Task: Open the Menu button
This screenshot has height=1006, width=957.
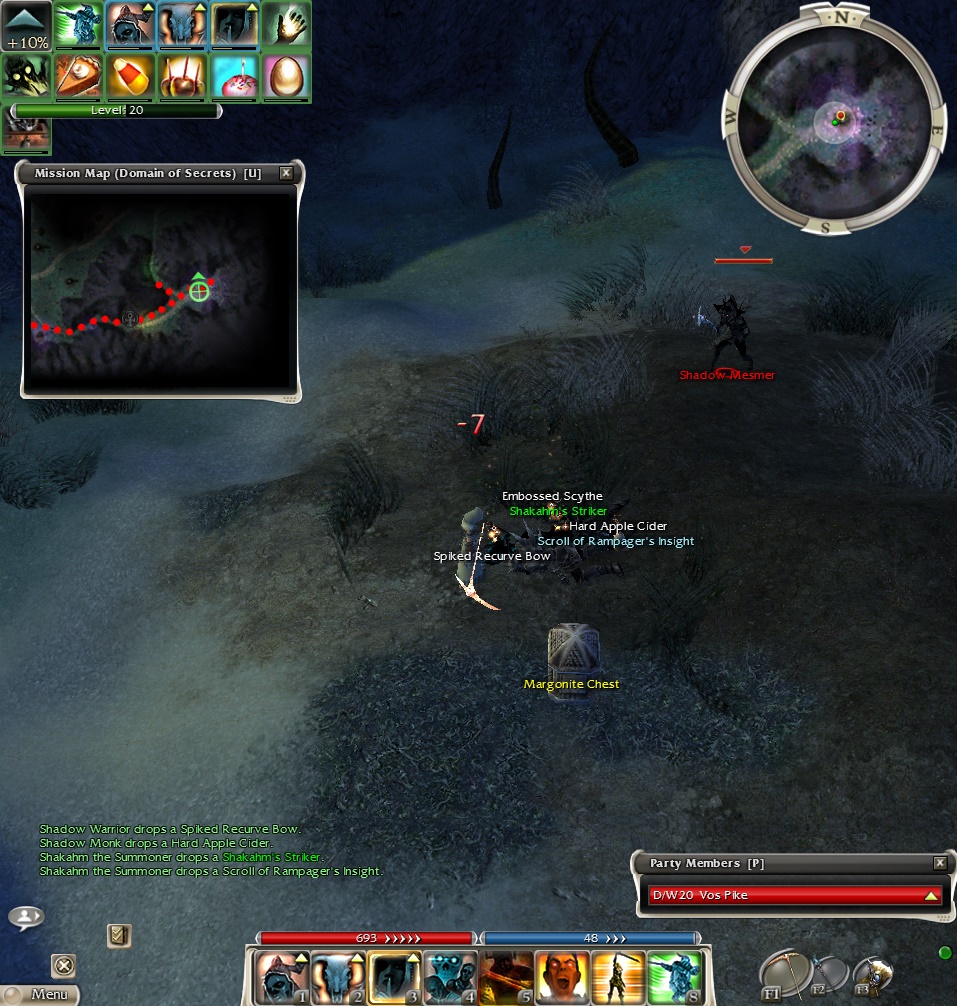Action: coord(40,994)
